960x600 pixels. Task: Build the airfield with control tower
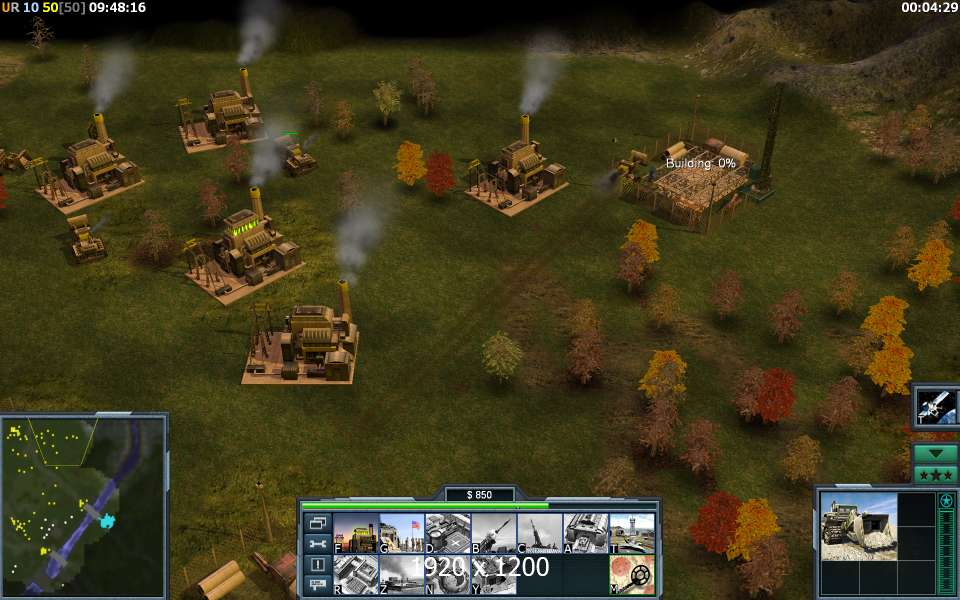click(631, 533)
